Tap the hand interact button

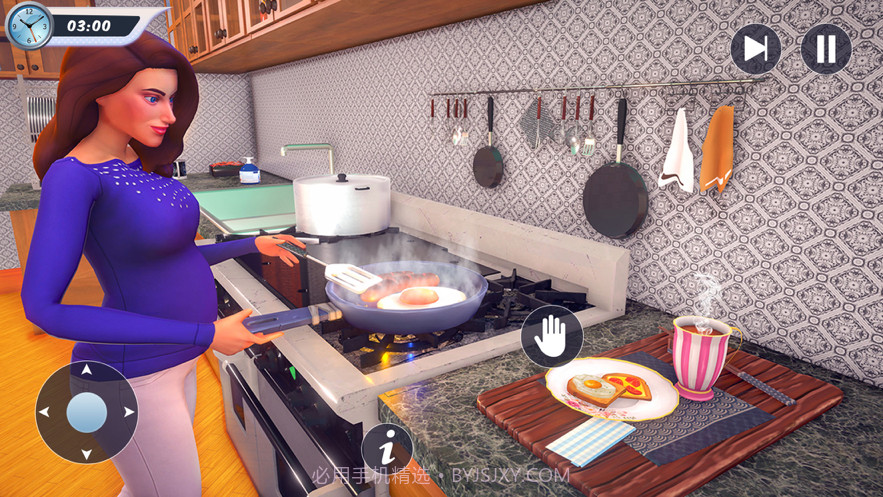click(x=551, y=337)
